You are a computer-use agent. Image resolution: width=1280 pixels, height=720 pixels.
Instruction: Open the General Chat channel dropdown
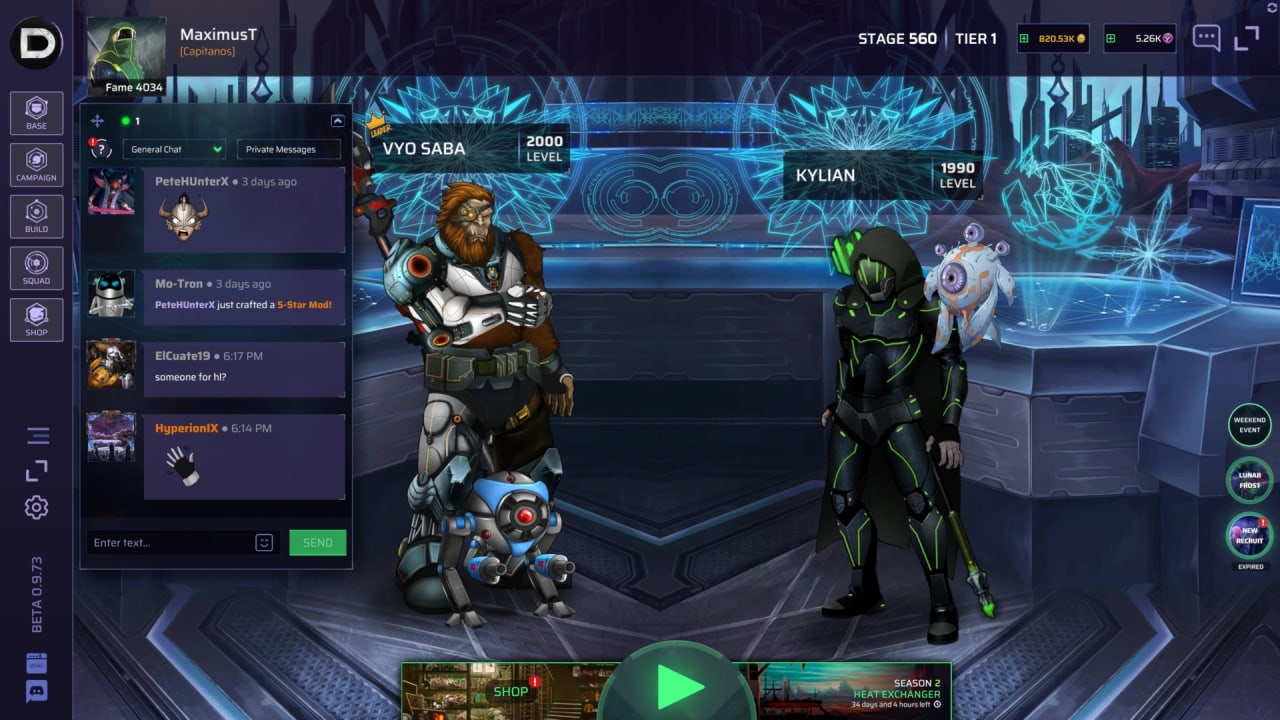point(175,150)
